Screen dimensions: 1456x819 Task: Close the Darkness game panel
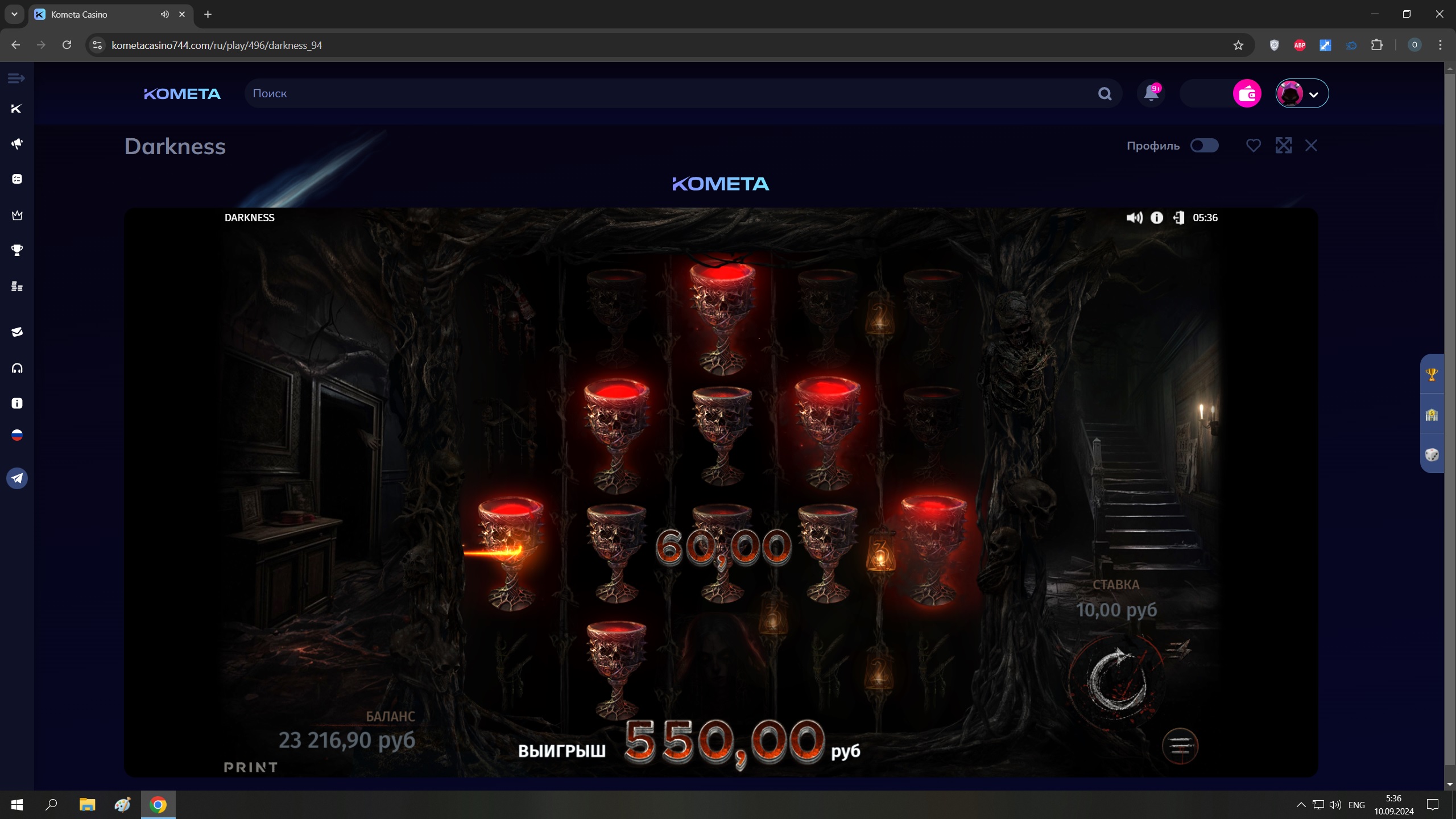click(x=1311, y=146)
